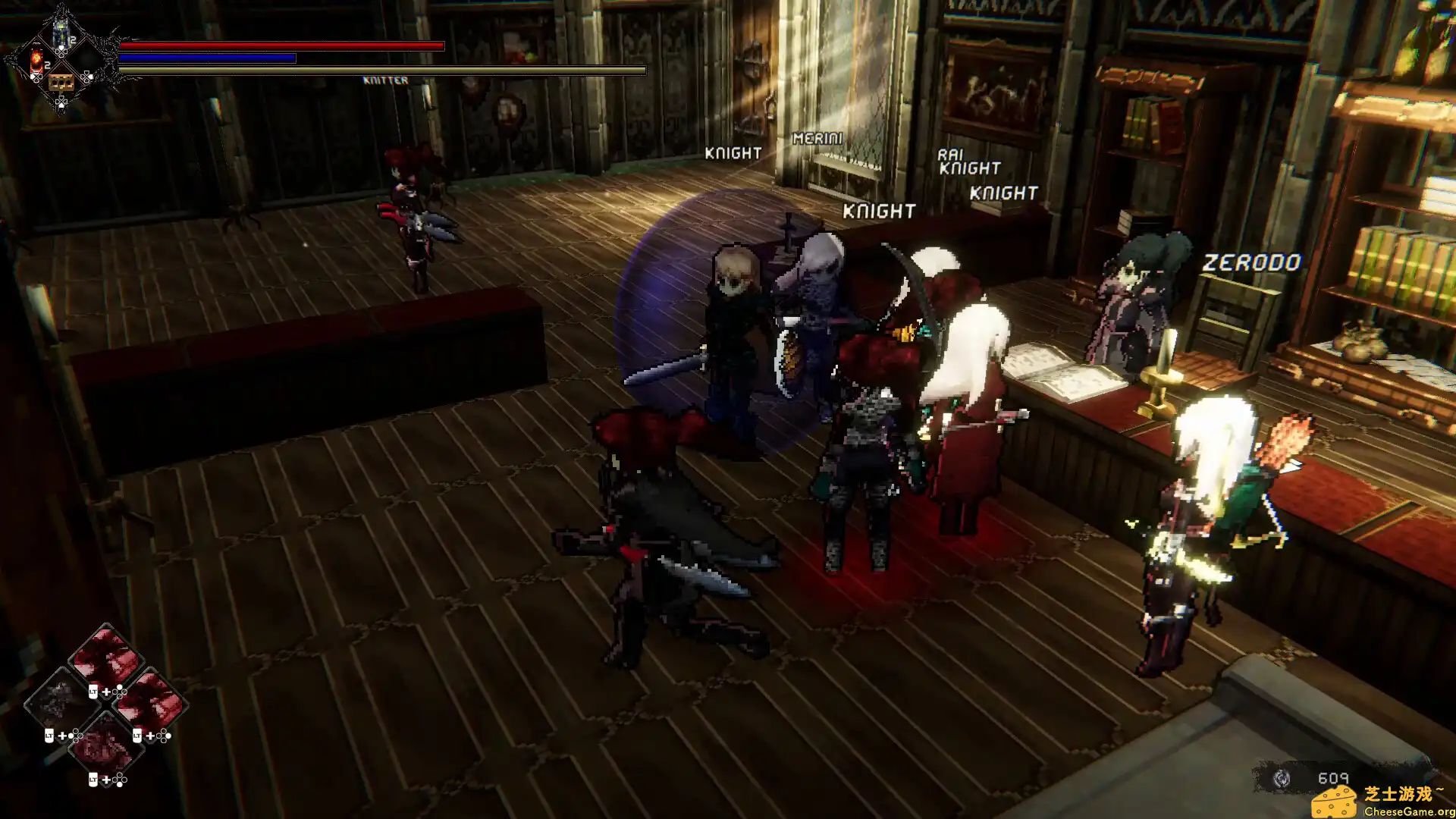Select the red flask quick slot
This screenshot has width=1456, height=819.
36,61
